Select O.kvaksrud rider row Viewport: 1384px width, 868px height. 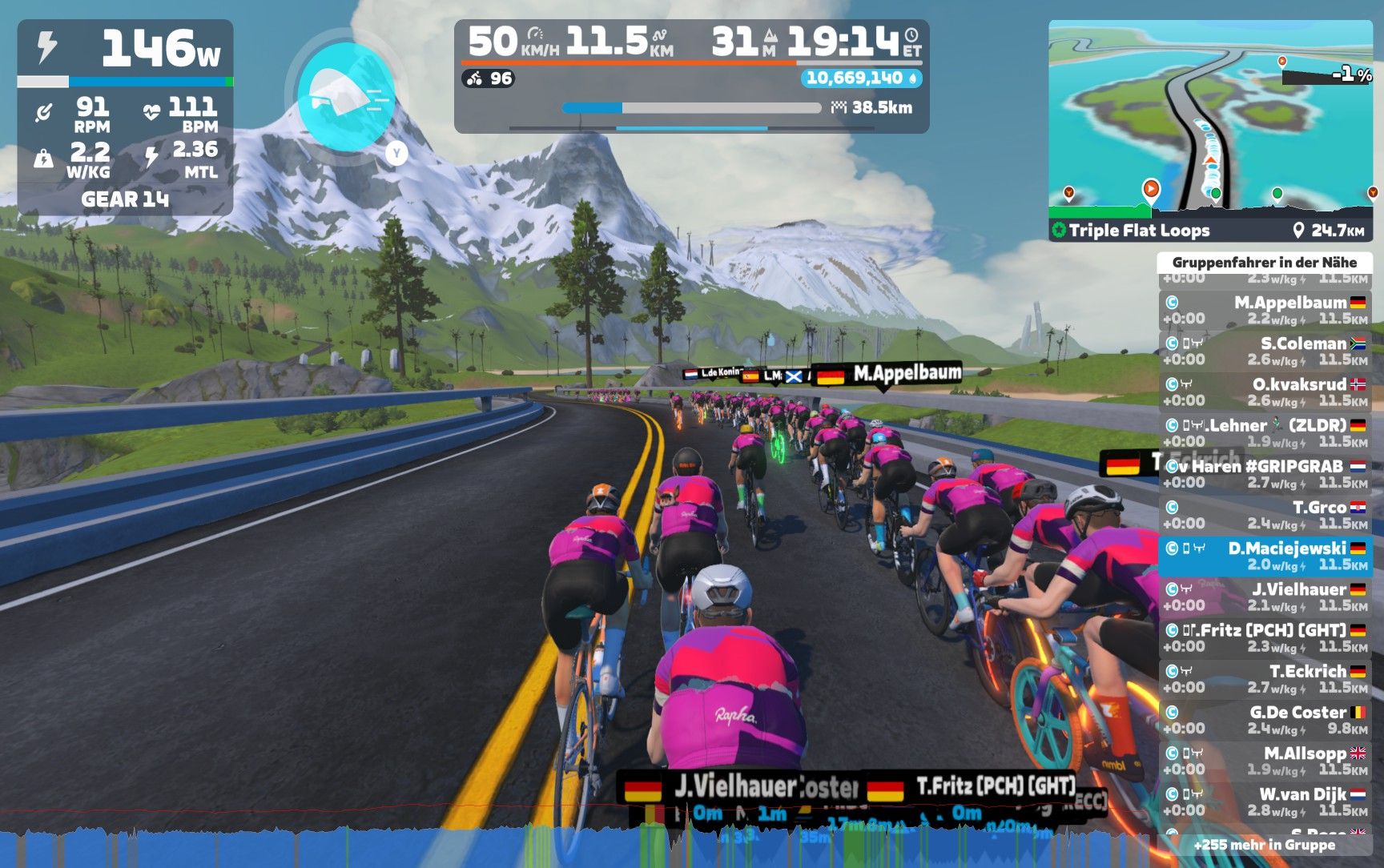(1265, 392)
